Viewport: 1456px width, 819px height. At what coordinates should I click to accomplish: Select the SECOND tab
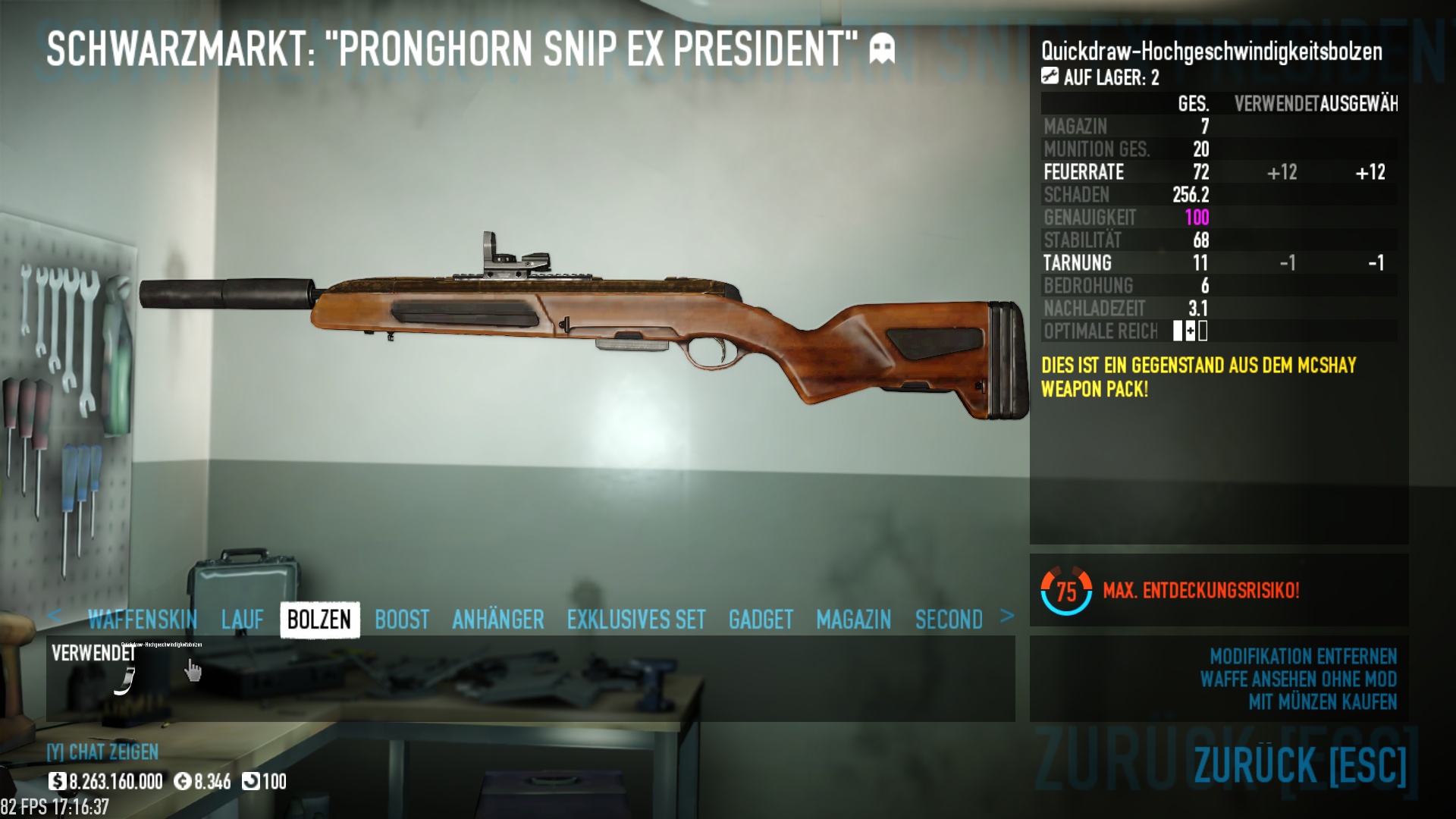click(949, 620)
